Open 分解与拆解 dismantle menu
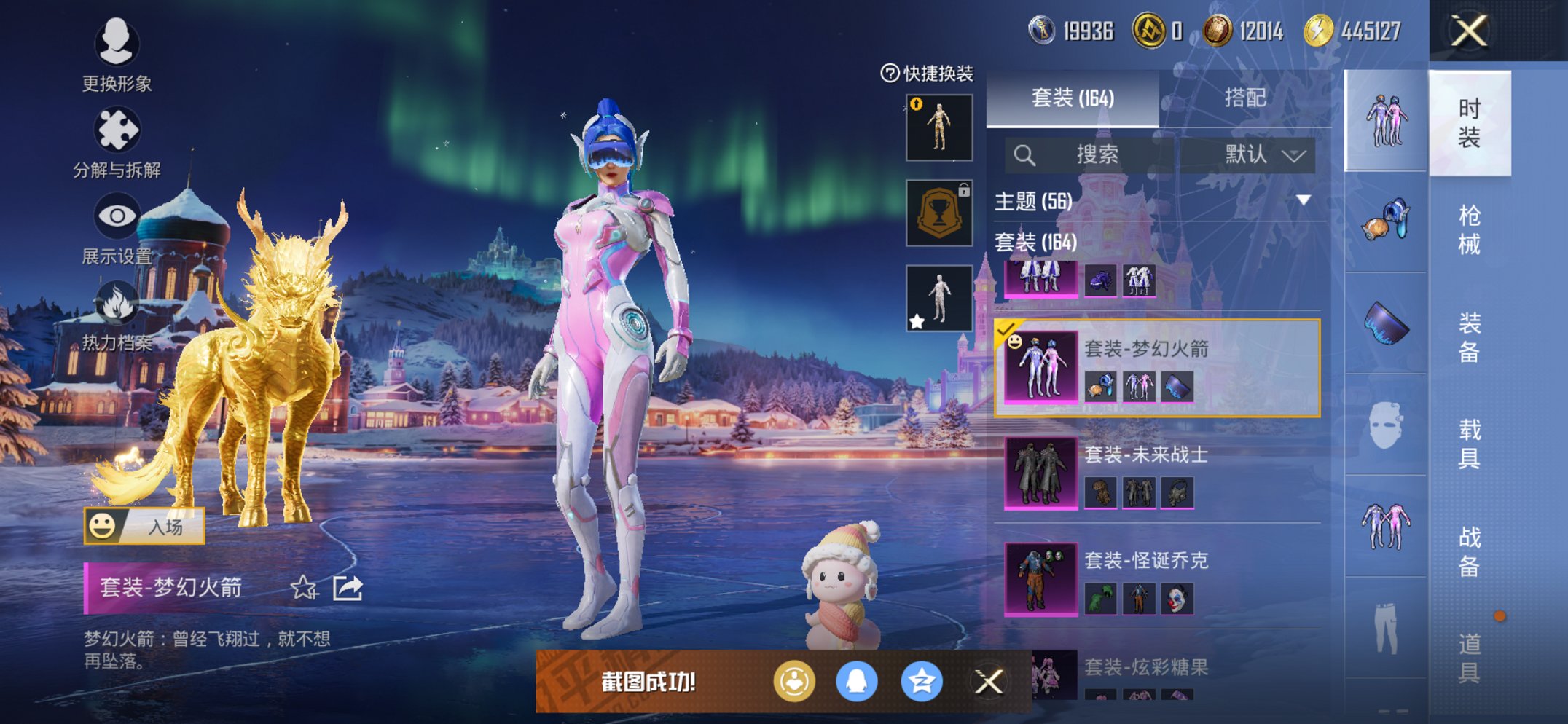 [117, 143]
